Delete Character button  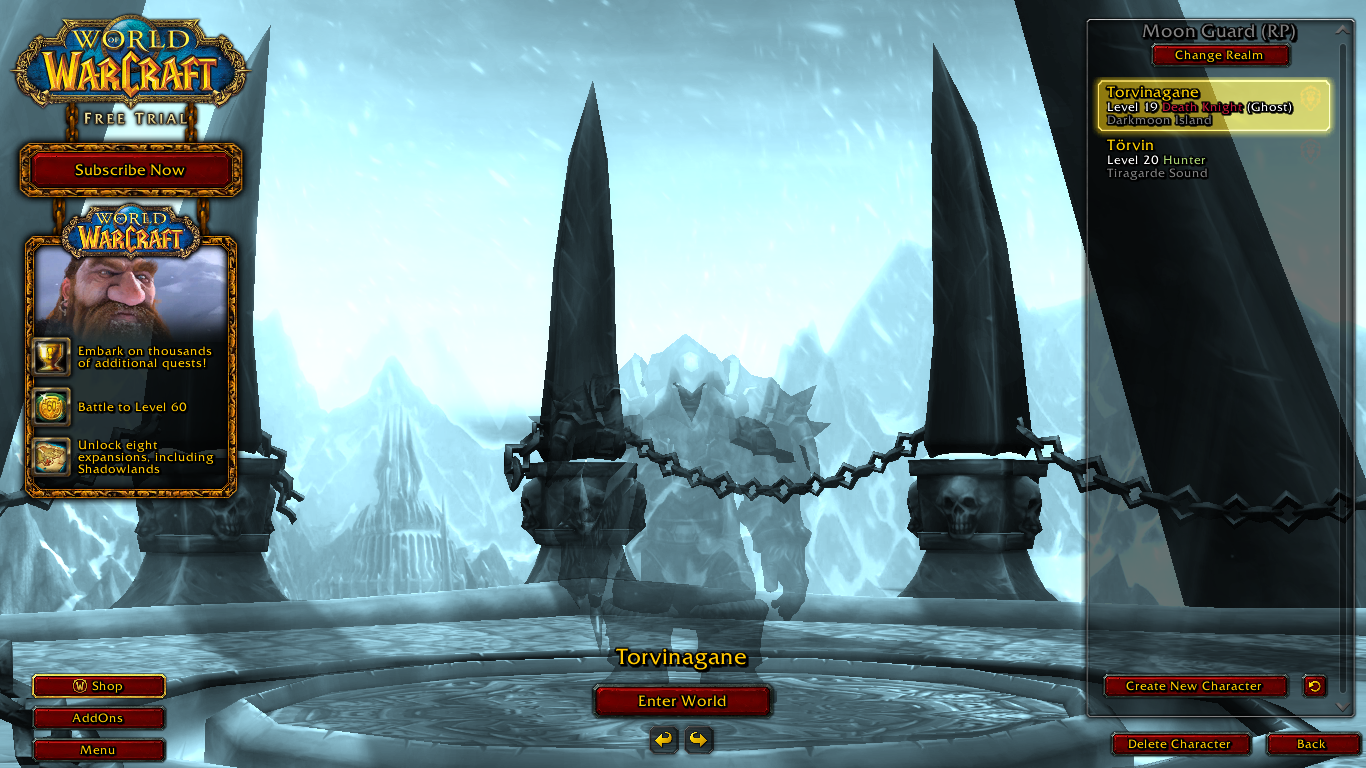pyautogui.click(x=1179, y=744)
